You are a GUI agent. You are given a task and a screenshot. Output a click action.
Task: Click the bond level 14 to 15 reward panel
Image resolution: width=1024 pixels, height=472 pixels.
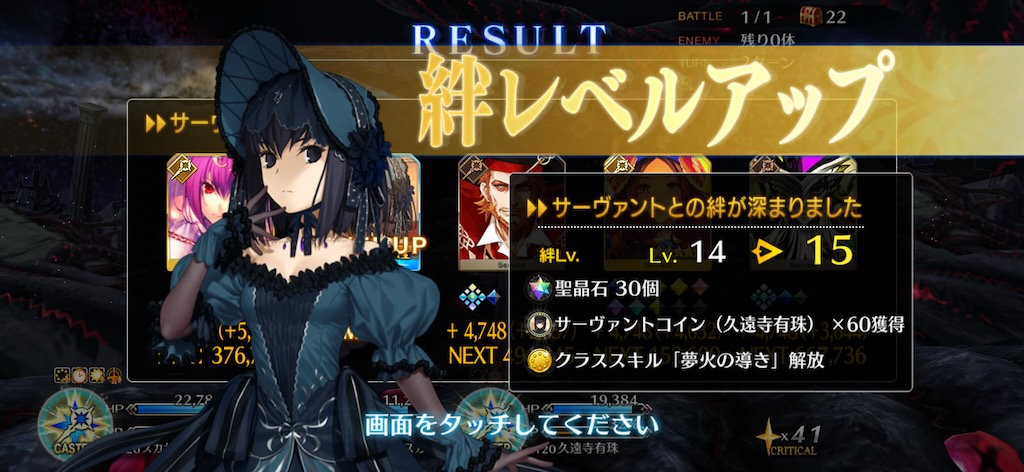pyautogui.click(x=710, y=281)
